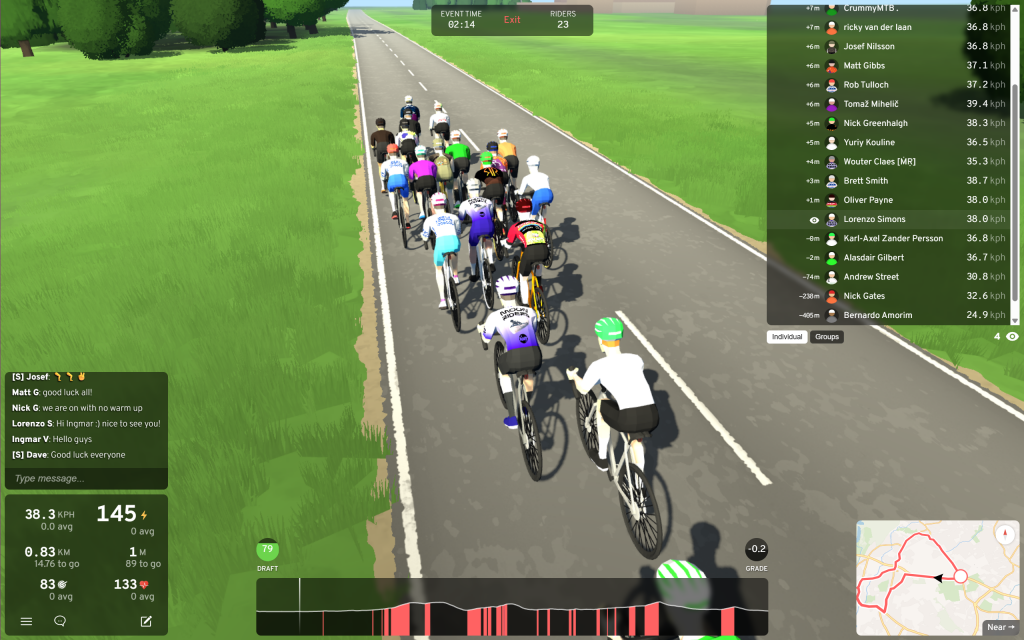Click the spectators eye icon
Screen dimensions: 1024x640
[x=1012, y=337]
